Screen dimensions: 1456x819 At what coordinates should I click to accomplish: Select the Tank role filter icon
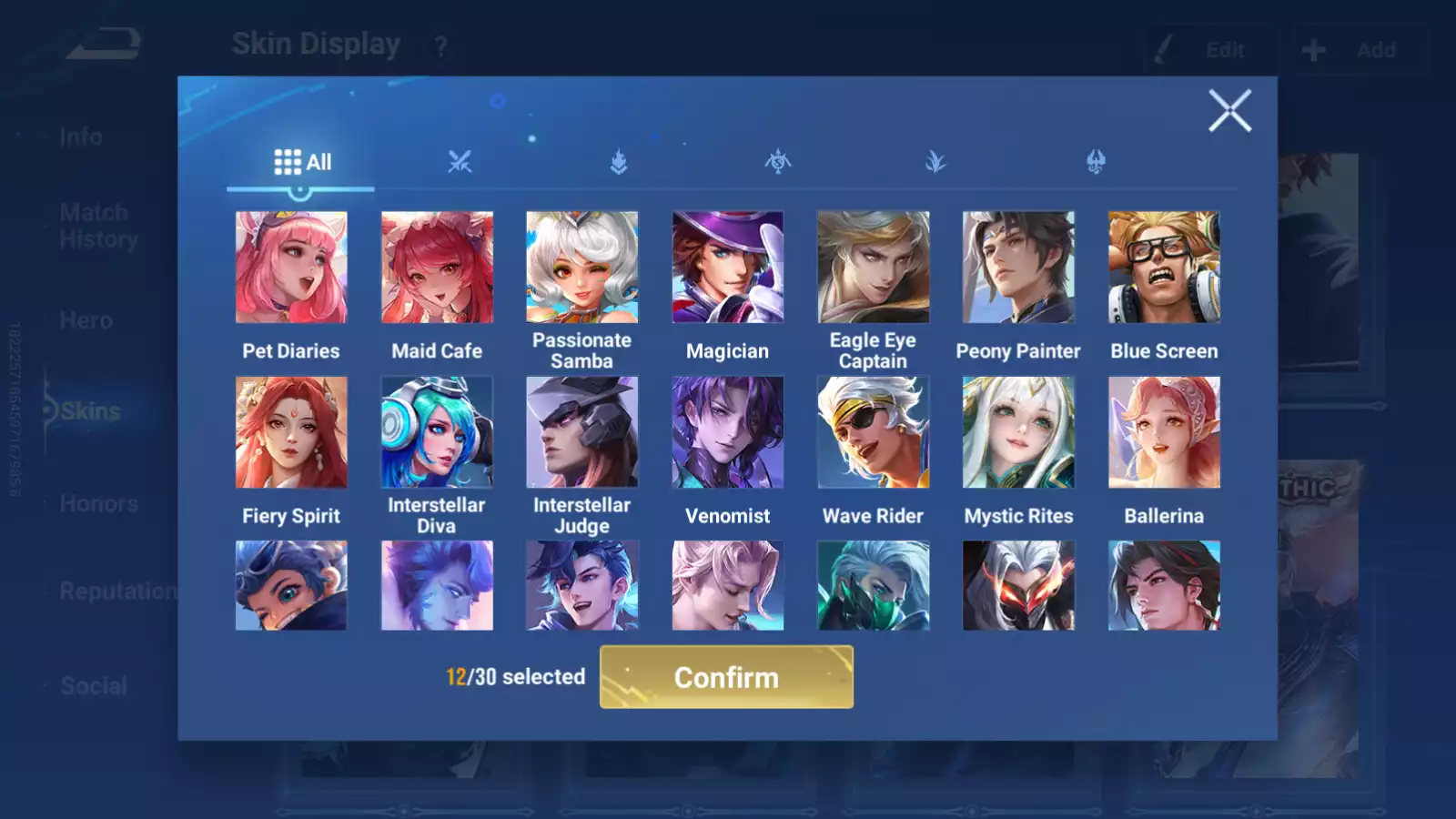pos(617,162)
